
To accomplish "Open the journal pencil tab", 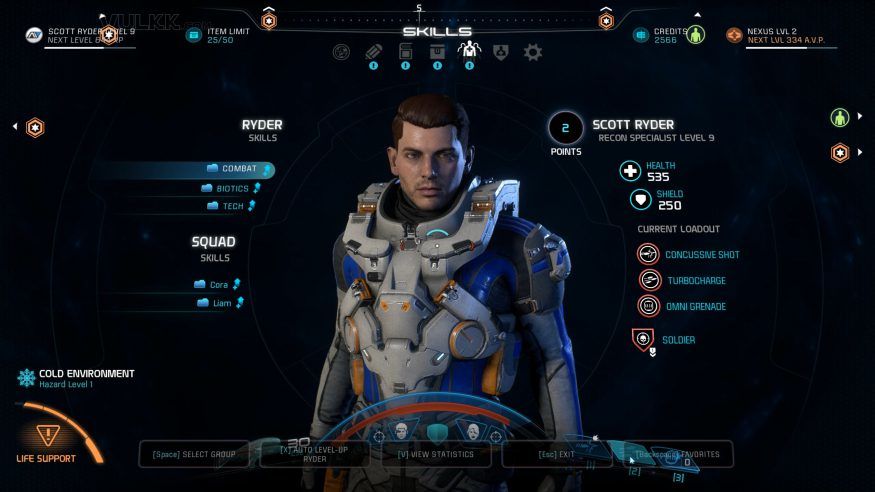I will [x=373, y=52].
